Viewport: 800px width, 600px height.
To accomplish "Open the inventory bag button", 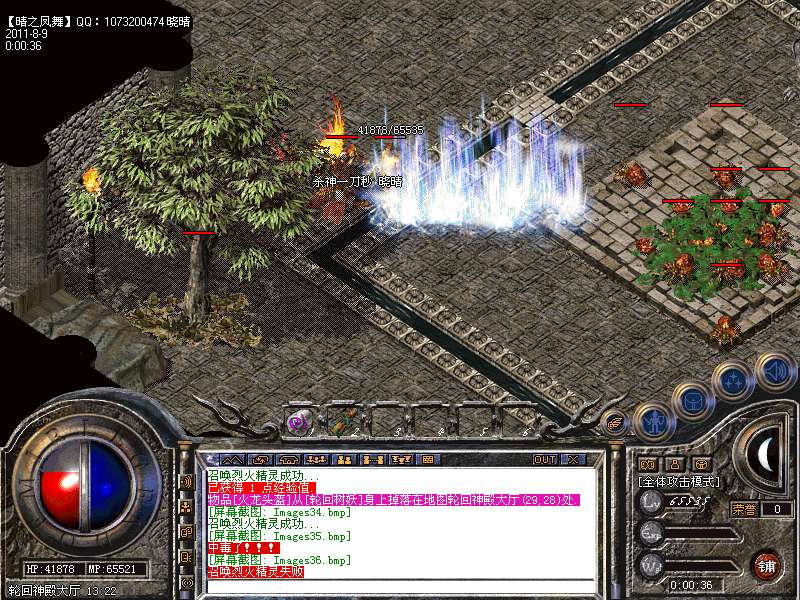I will click(x=693, y=400).
